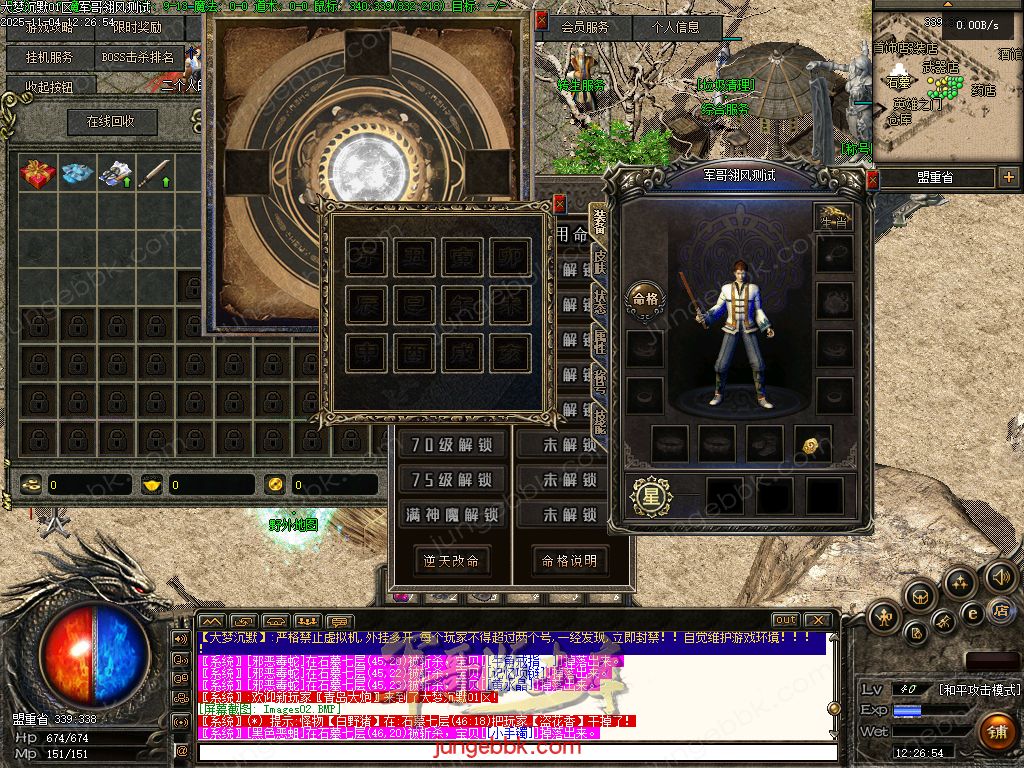Screen dimensions: 1024x768
Task: Click the 命格 destiny button
Action: pyautogui.click(x=645, y=297)
